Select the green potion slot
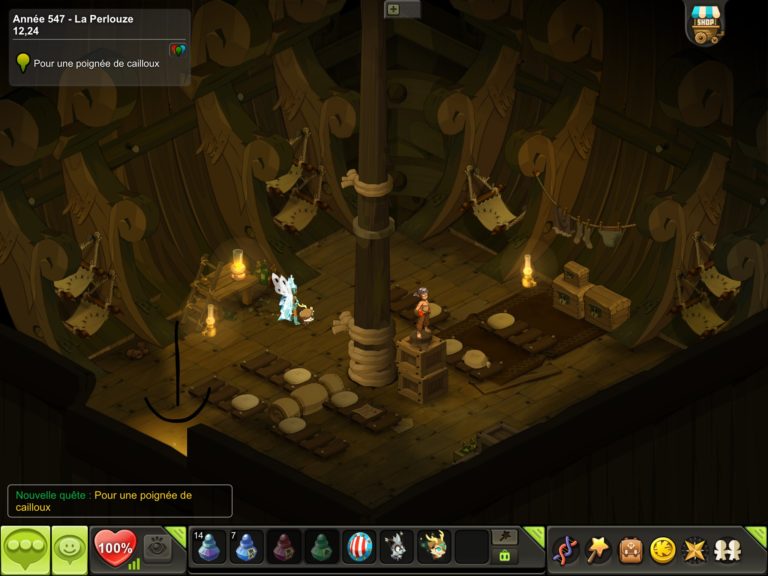768x576 pixels. [x=322, y=547]
